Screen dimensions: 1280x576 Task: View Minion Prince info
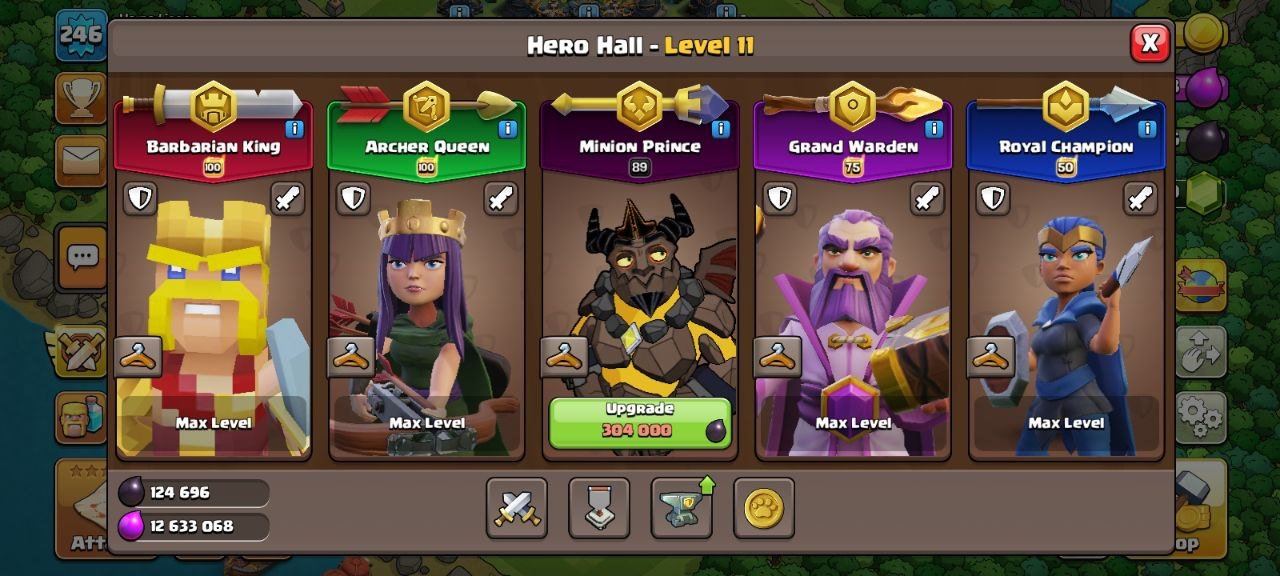720,129
